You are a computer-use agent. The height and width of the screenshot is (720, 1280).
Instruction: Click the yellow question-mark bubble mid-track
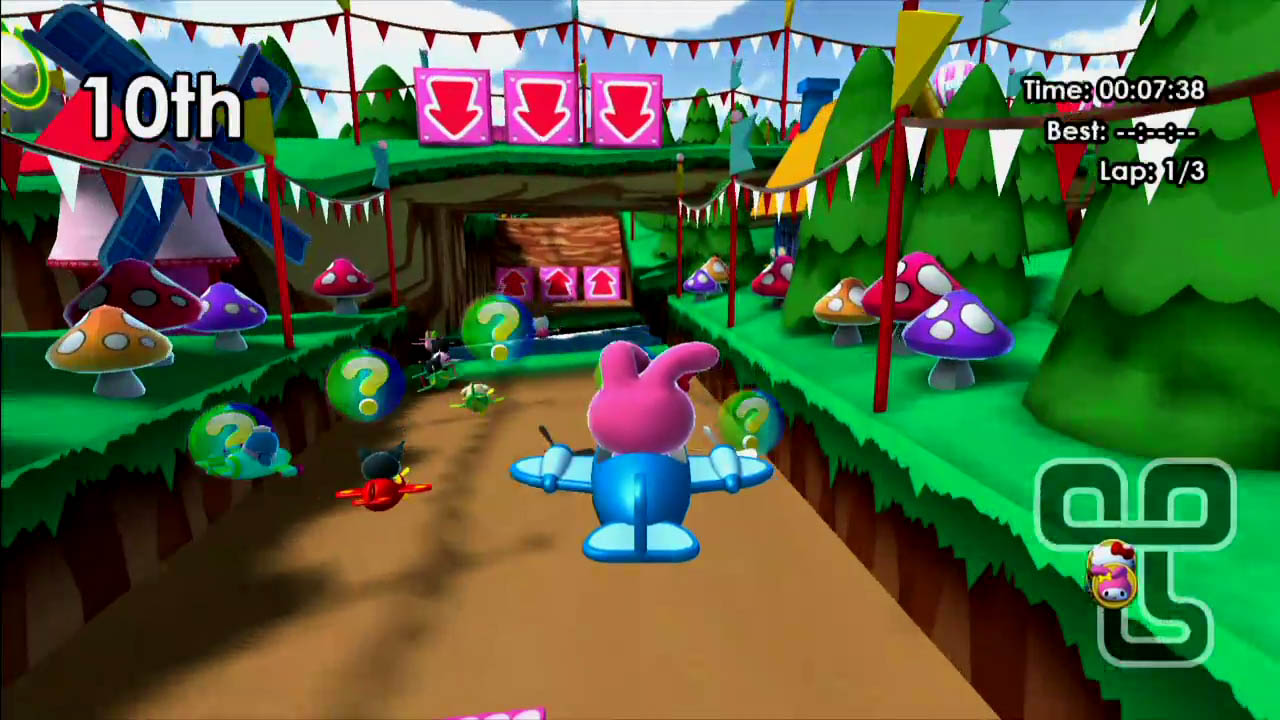click(x=365, y=385)
